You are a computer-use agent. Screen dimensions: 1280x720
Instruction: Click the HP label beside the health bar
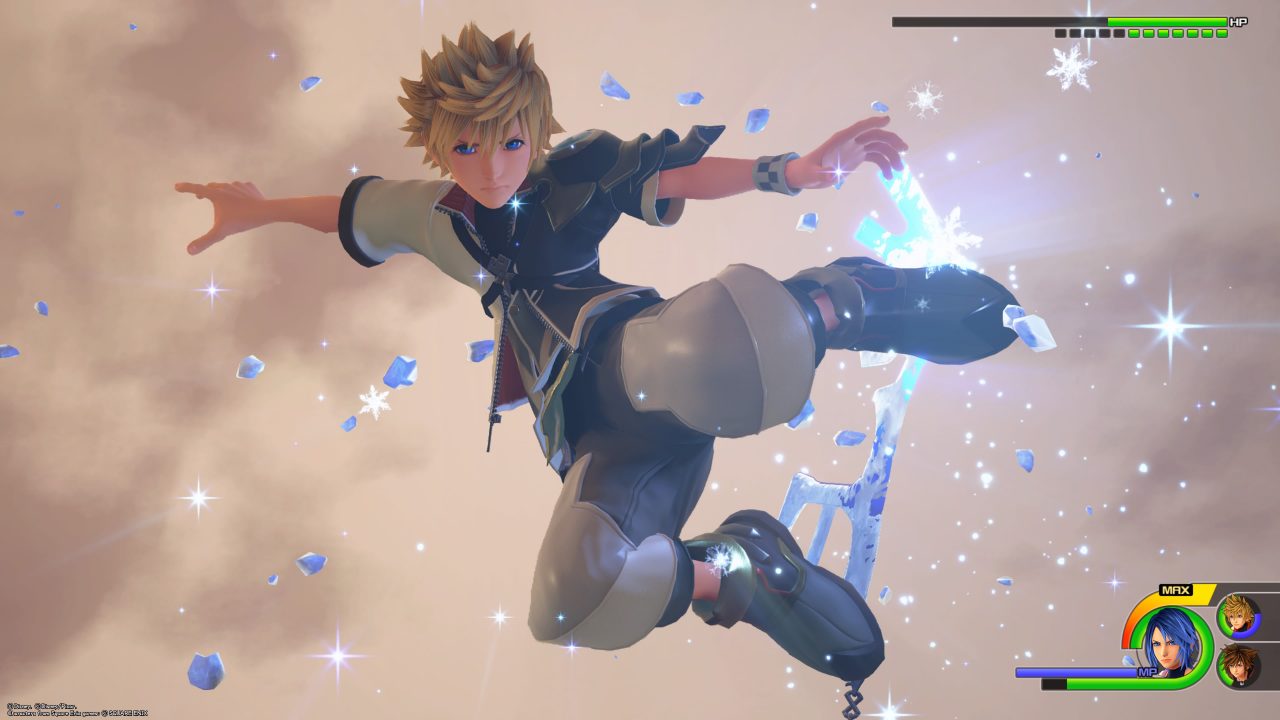pyautogui.click(x=1239, y=20)
